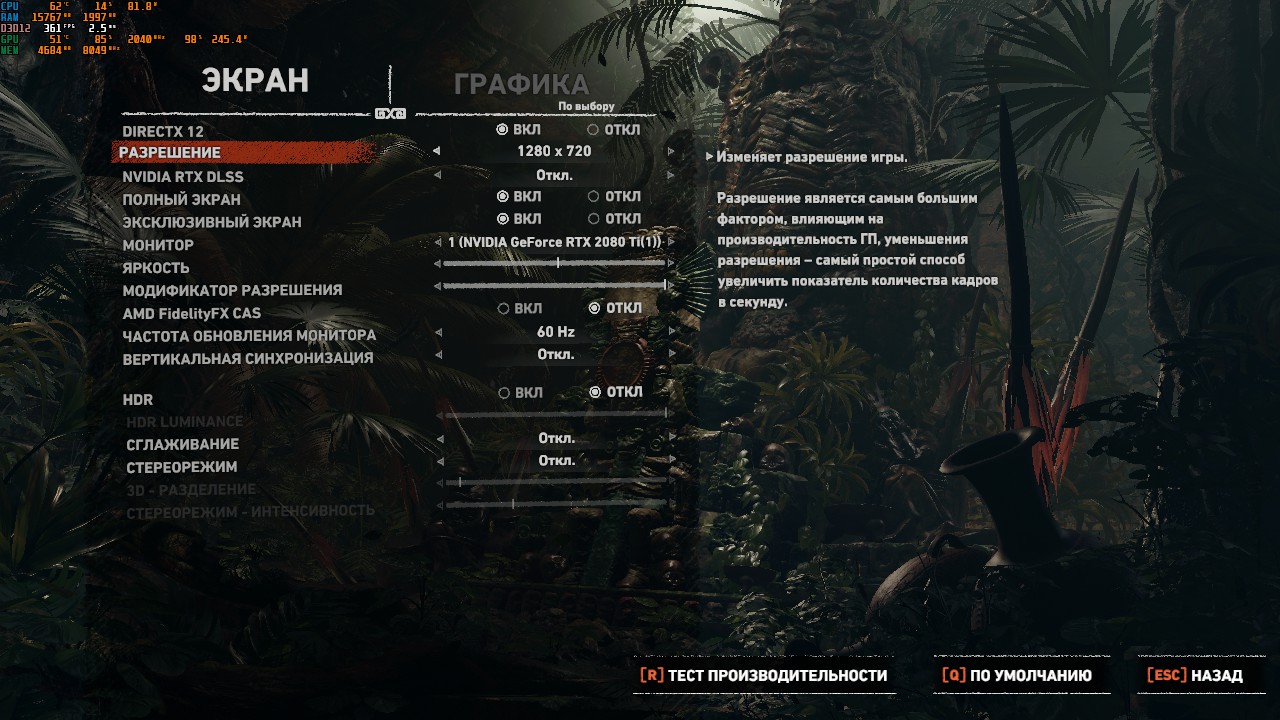Reset settings with По умолчанию
This screenshot has height=720, width=1280.
(x=1017, y=676)
